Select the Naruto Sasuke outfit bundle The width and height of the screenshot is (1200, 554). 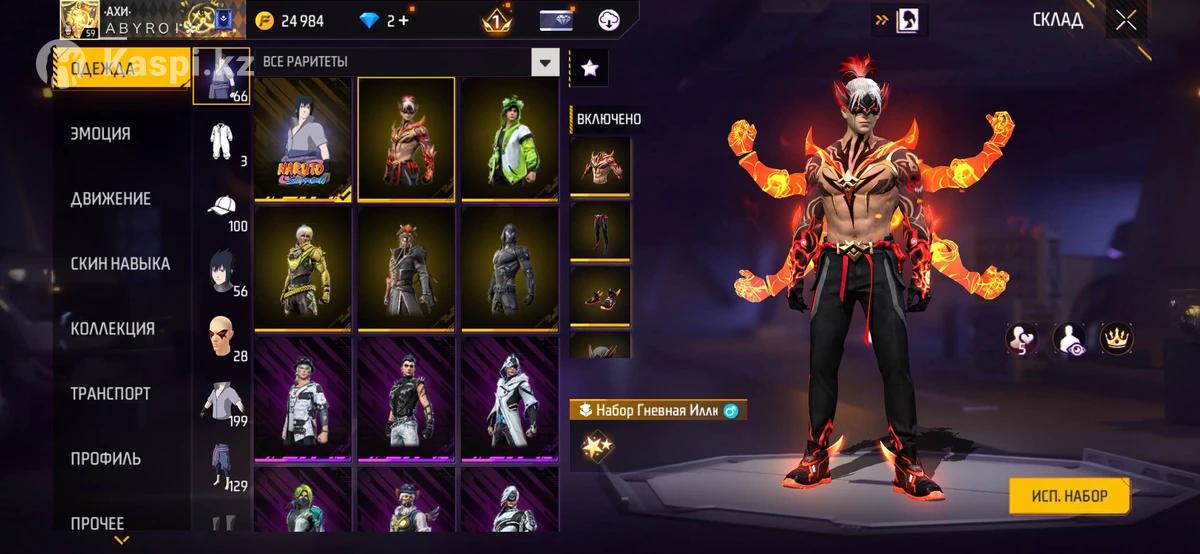303,139
